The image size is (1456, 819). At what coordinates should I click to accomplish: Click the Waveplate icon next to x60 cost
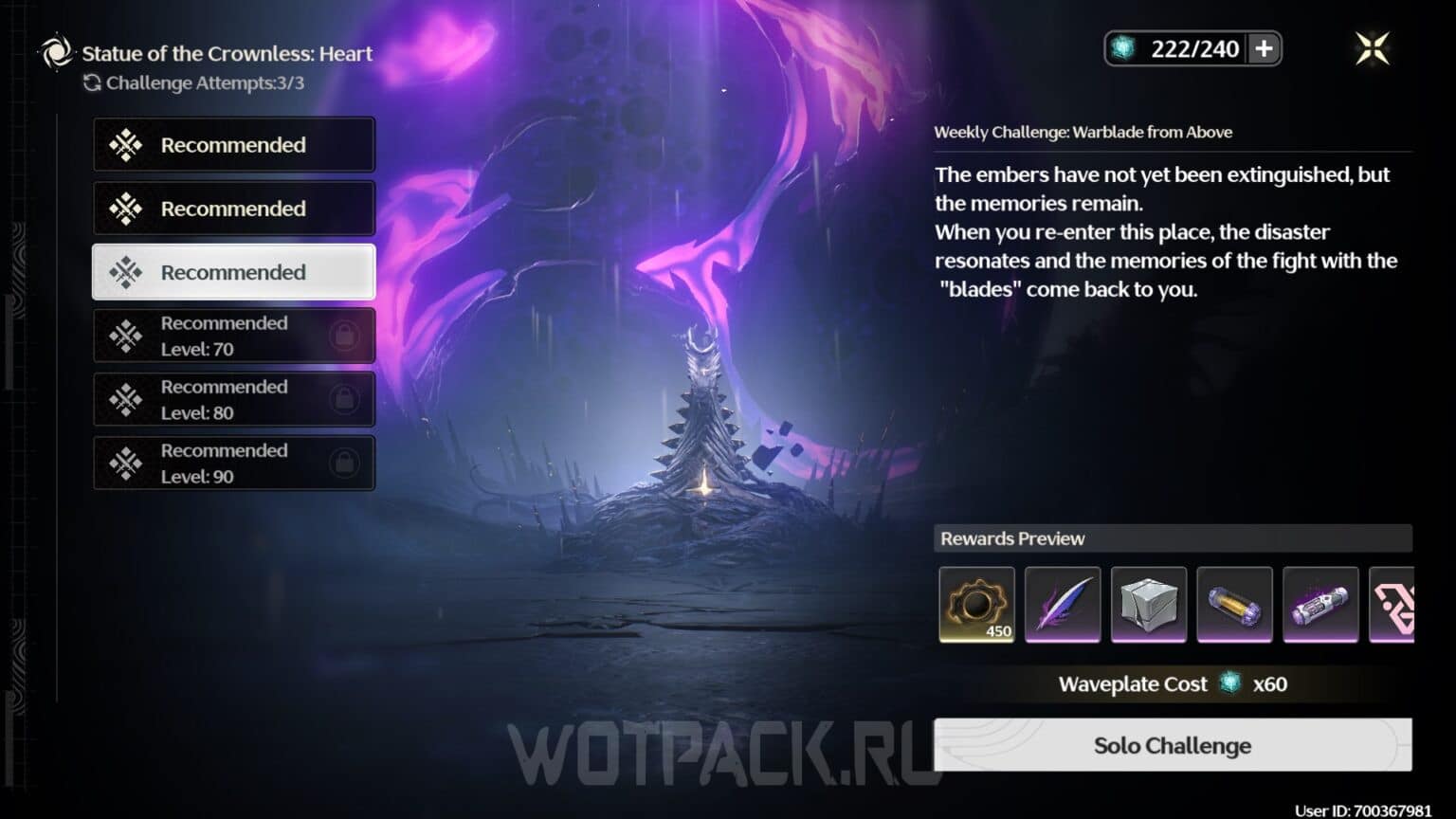coord(1228,683)
